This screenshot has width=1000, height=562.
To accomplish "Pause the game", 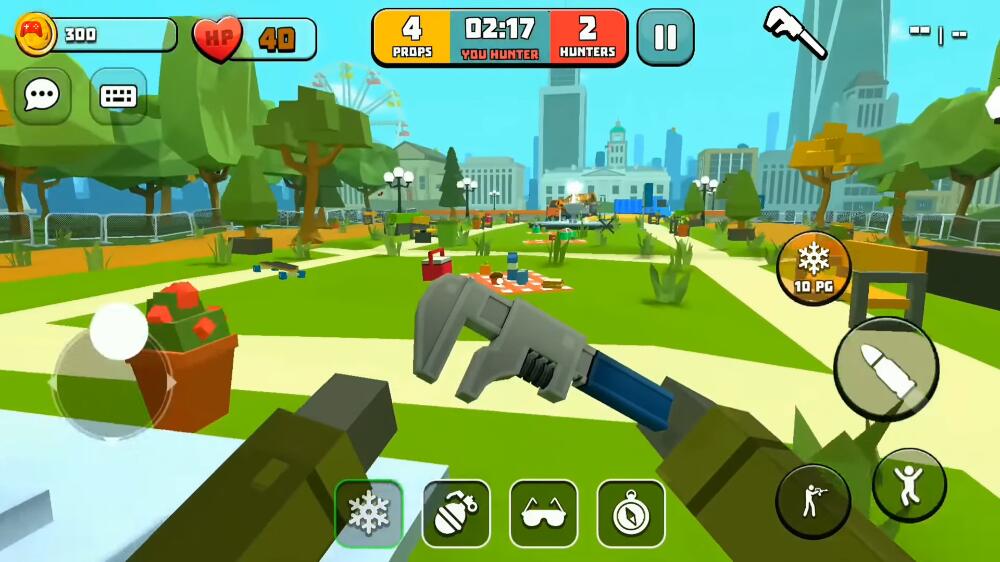I will tap(665, 37).
